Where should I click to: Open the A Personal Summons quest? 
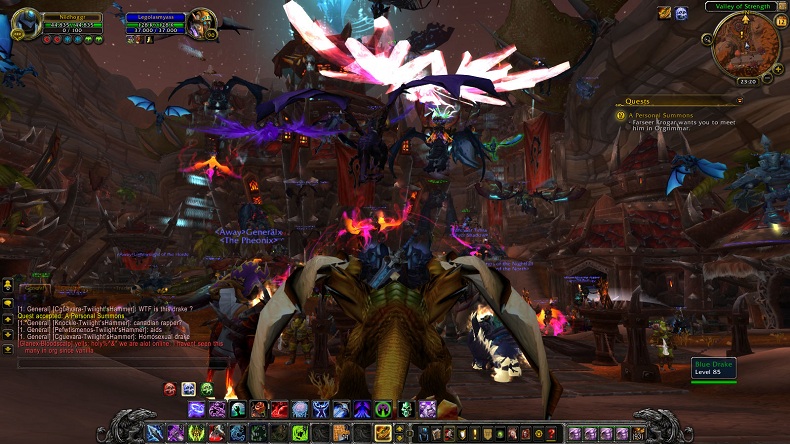663,115
